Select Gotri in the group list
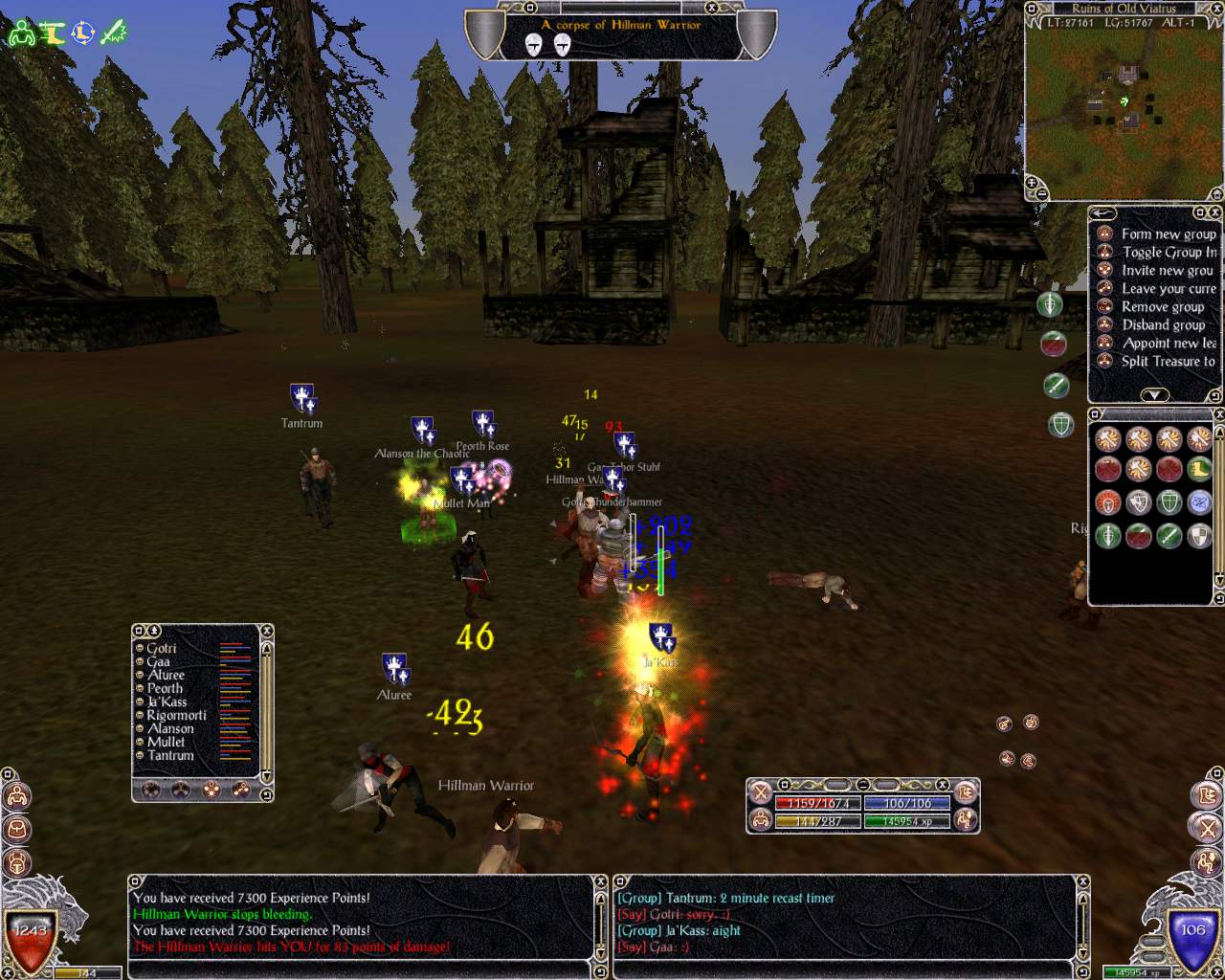Image resolution: width=1225 pixels, height=980 pixels. (x=161, y=648)
